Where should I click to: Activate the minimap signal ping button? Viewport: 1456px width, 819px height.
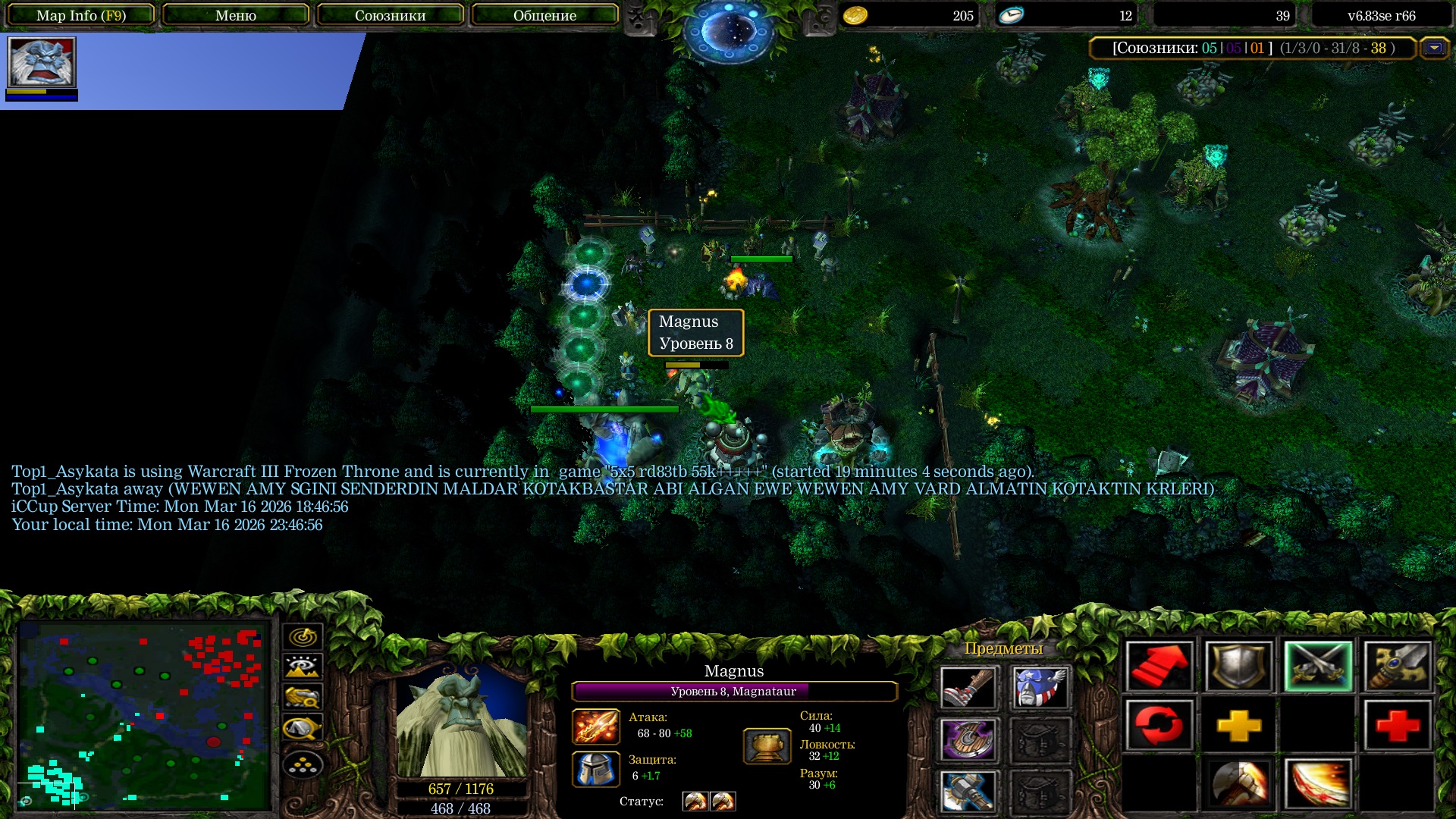click(303, 637)
